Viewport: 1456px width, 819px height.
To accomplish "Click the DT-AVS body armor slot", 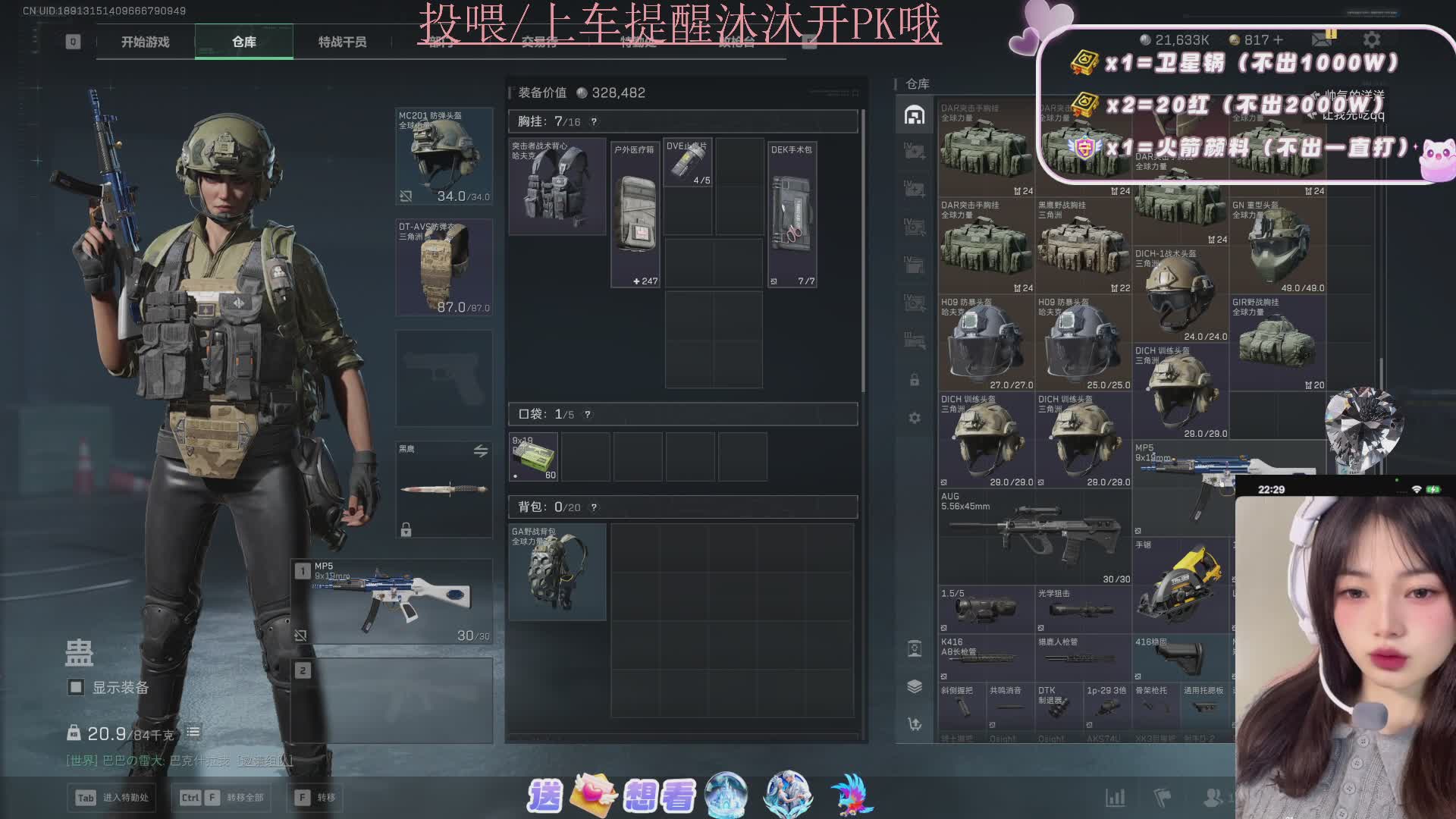I will tap(444, 267).
